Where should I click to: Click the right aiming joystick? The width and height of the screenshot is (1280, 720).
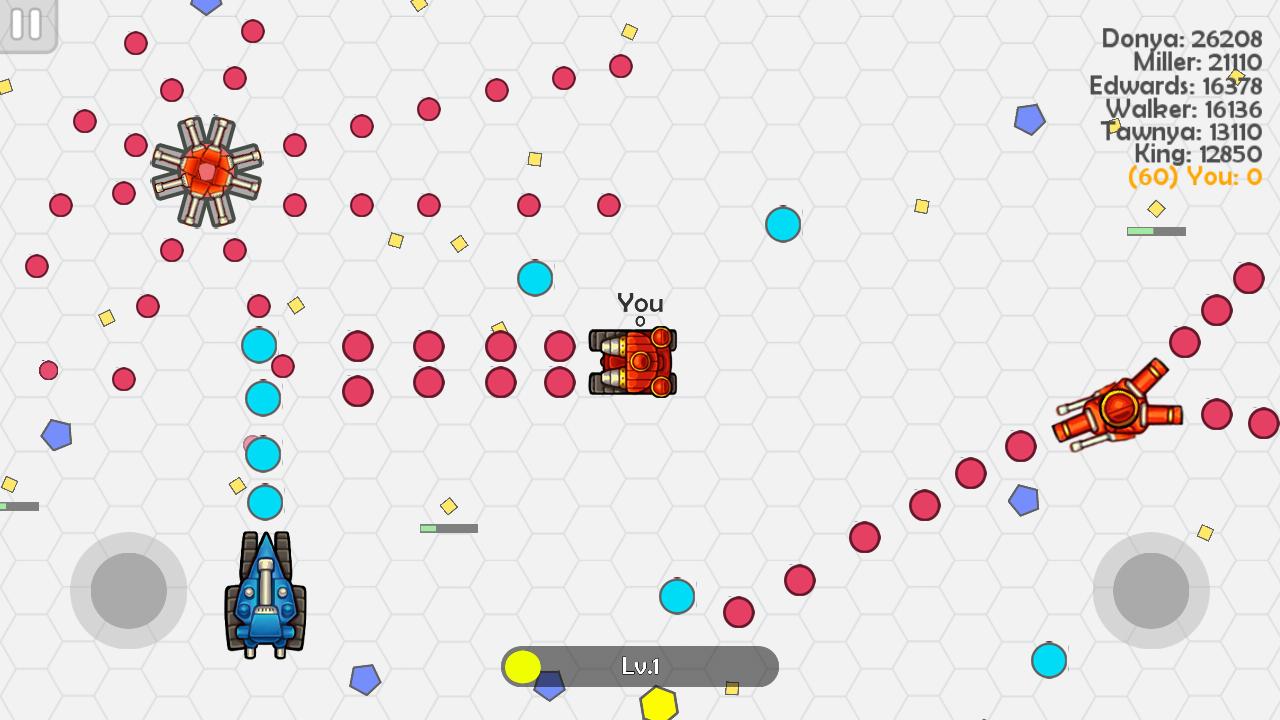(x=1152, y=590)
